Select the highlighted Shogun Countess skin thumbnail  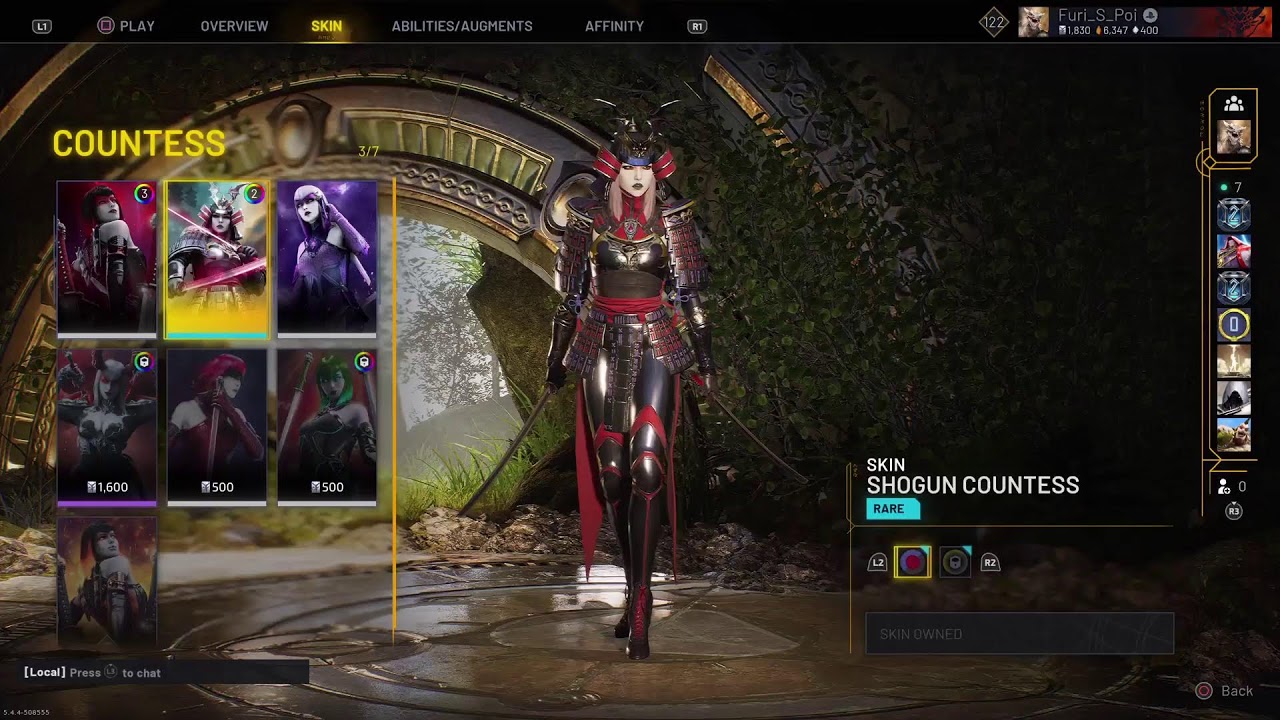coord(217,257)
